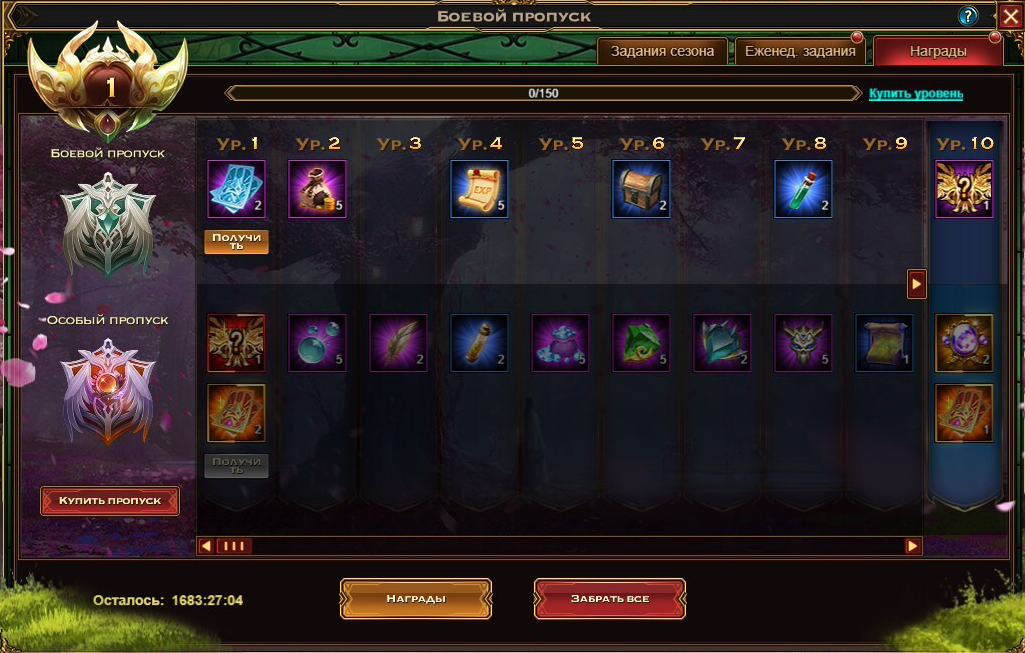Inspect the feather special reward
Screen dimensions: 1025x653
[x=398, y=343]
